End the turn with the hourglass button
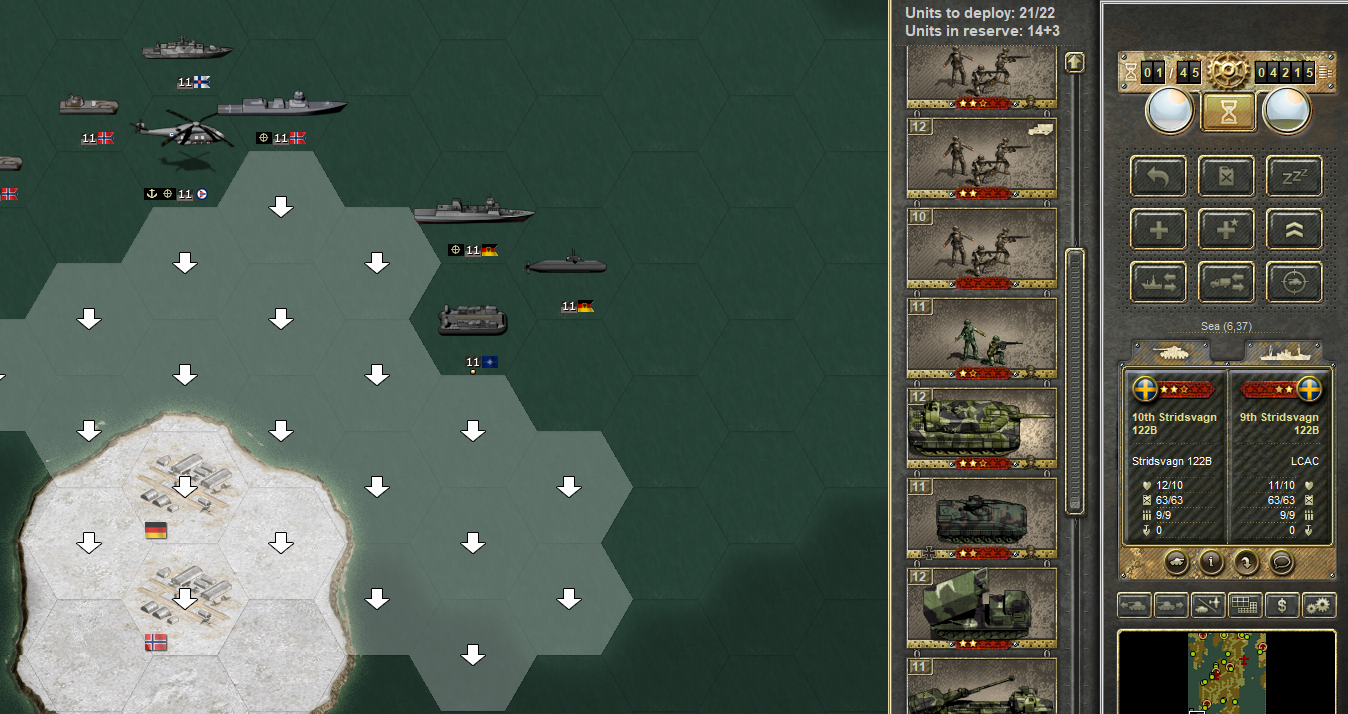 point(1228,111)
